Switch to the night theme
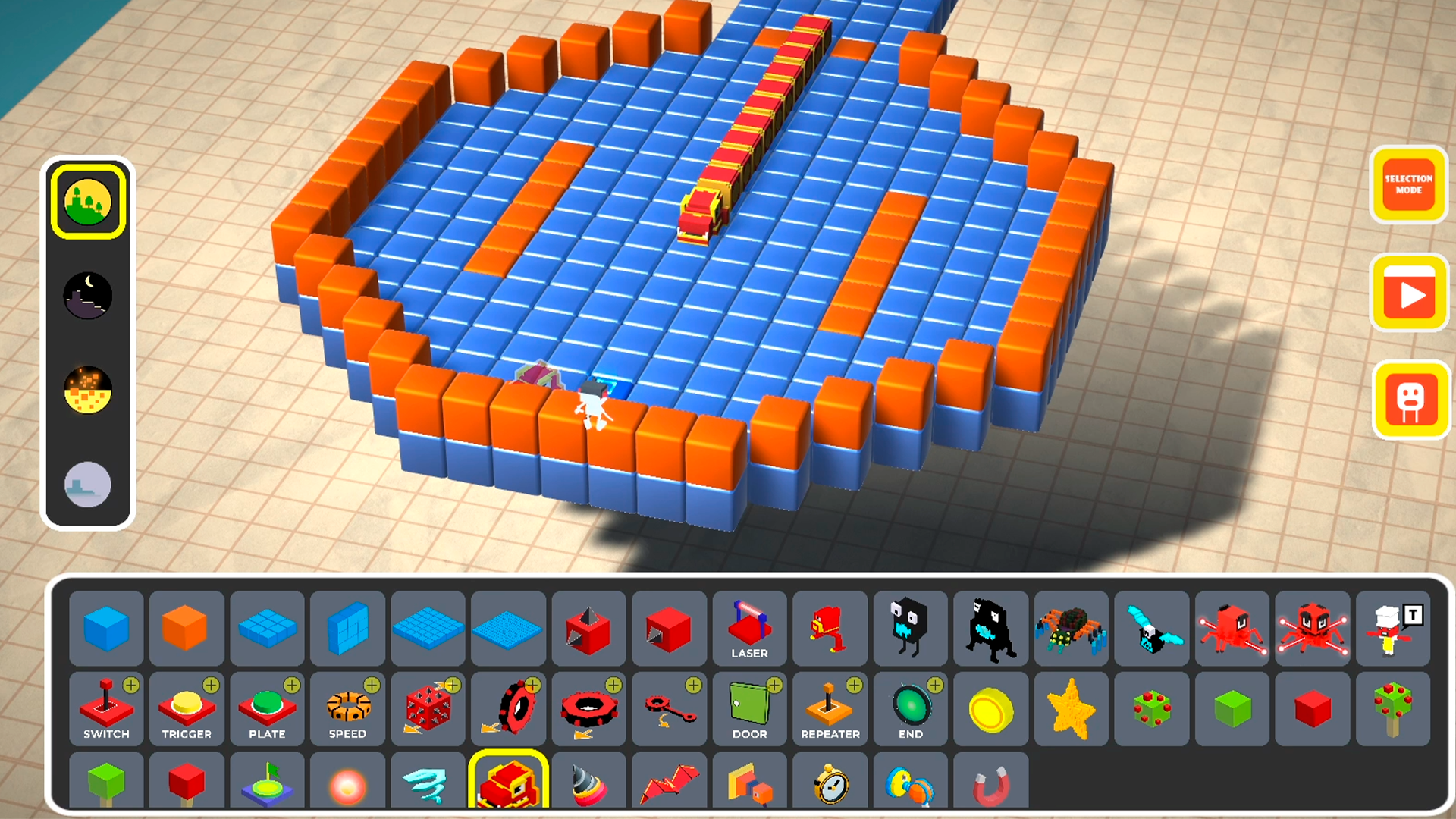 (x=88, y=295)
